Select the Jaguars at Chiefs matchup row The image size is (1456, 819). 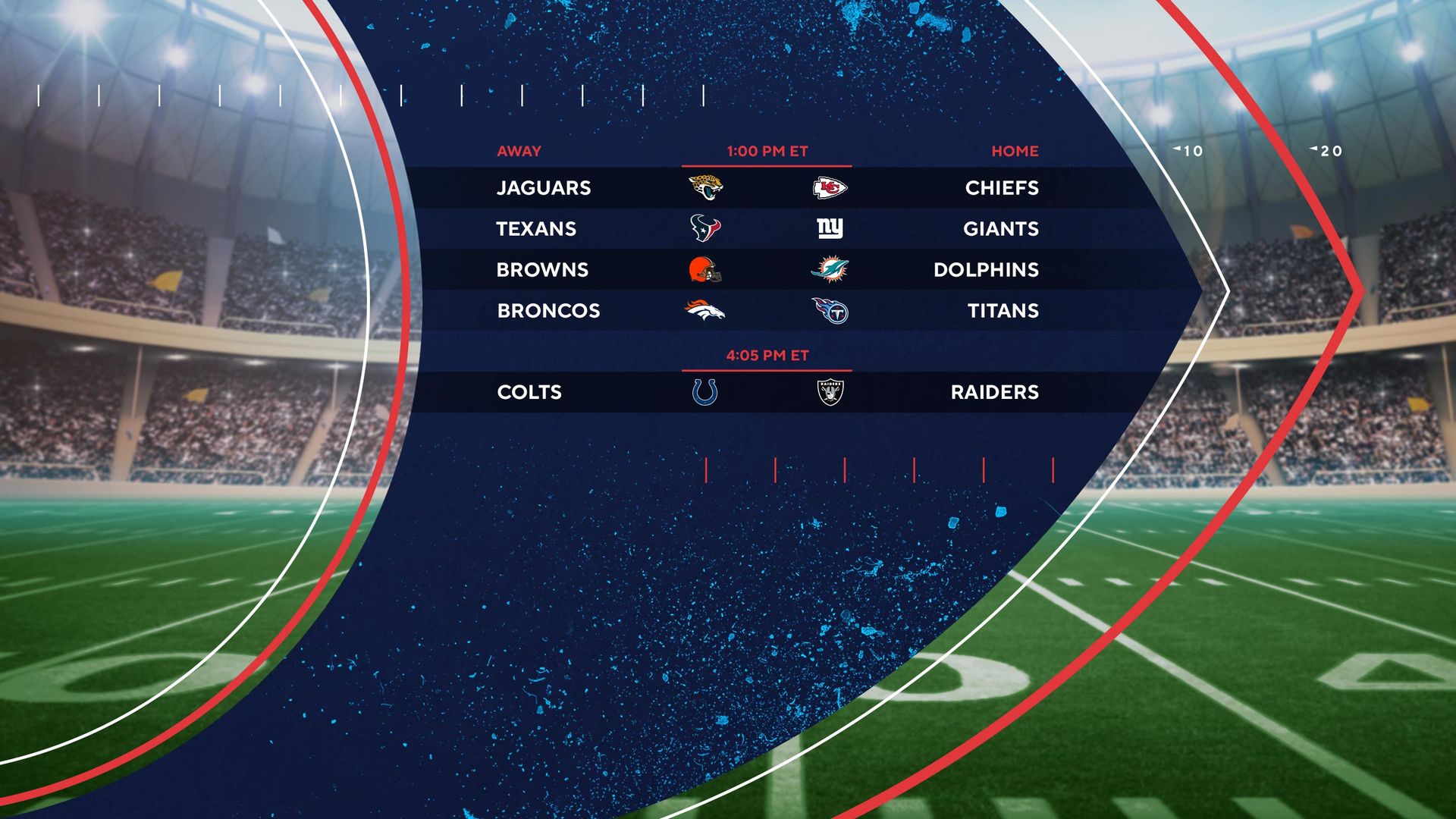click(767, 188)
